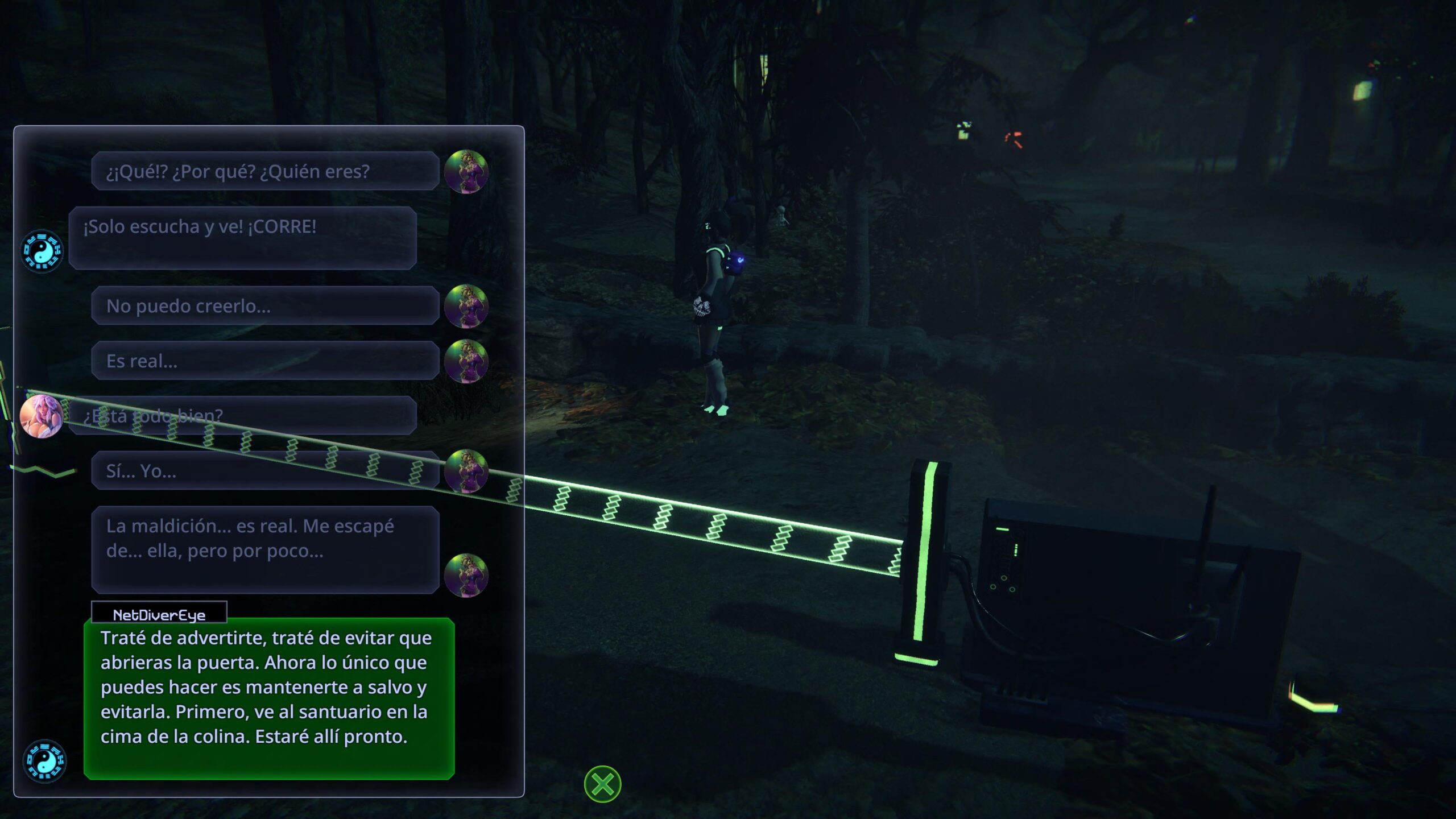The height and width of the screenshot is (819, 1456).
Task: Select the "¿Está todo bien?" chat message
Action: (x=242, y=416)
